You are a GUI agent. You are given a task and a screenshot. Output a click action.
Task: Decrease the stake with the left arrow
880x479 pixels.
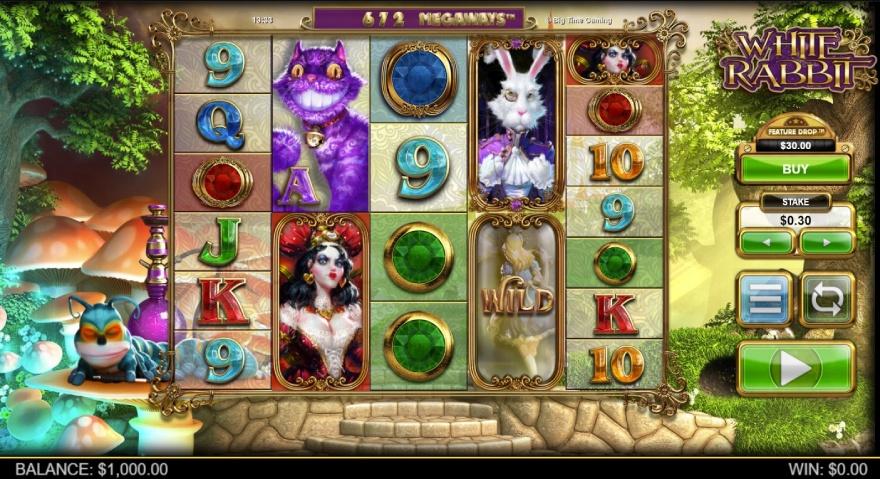[x=766, y=242]
